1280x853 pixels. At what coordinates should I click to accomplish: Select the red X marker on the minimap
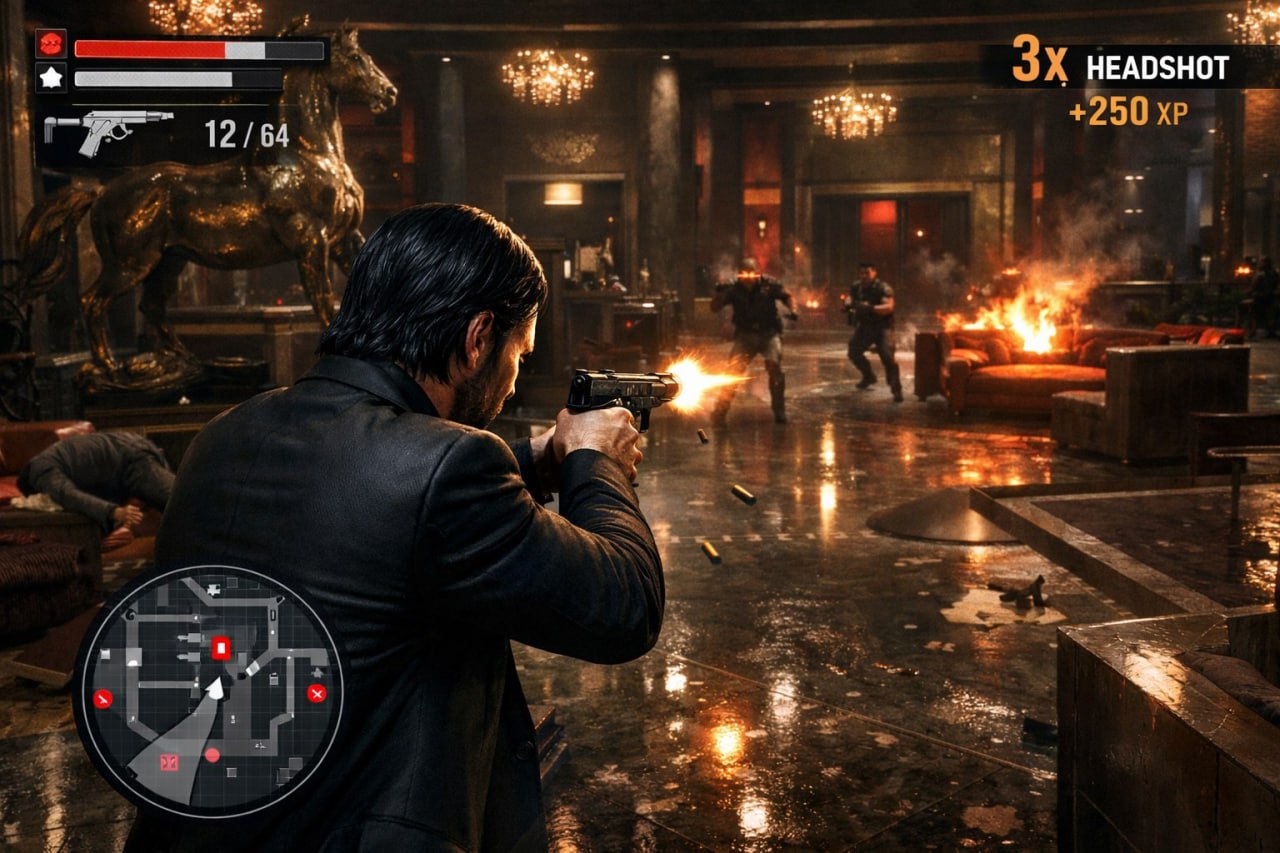click(317, 693)
